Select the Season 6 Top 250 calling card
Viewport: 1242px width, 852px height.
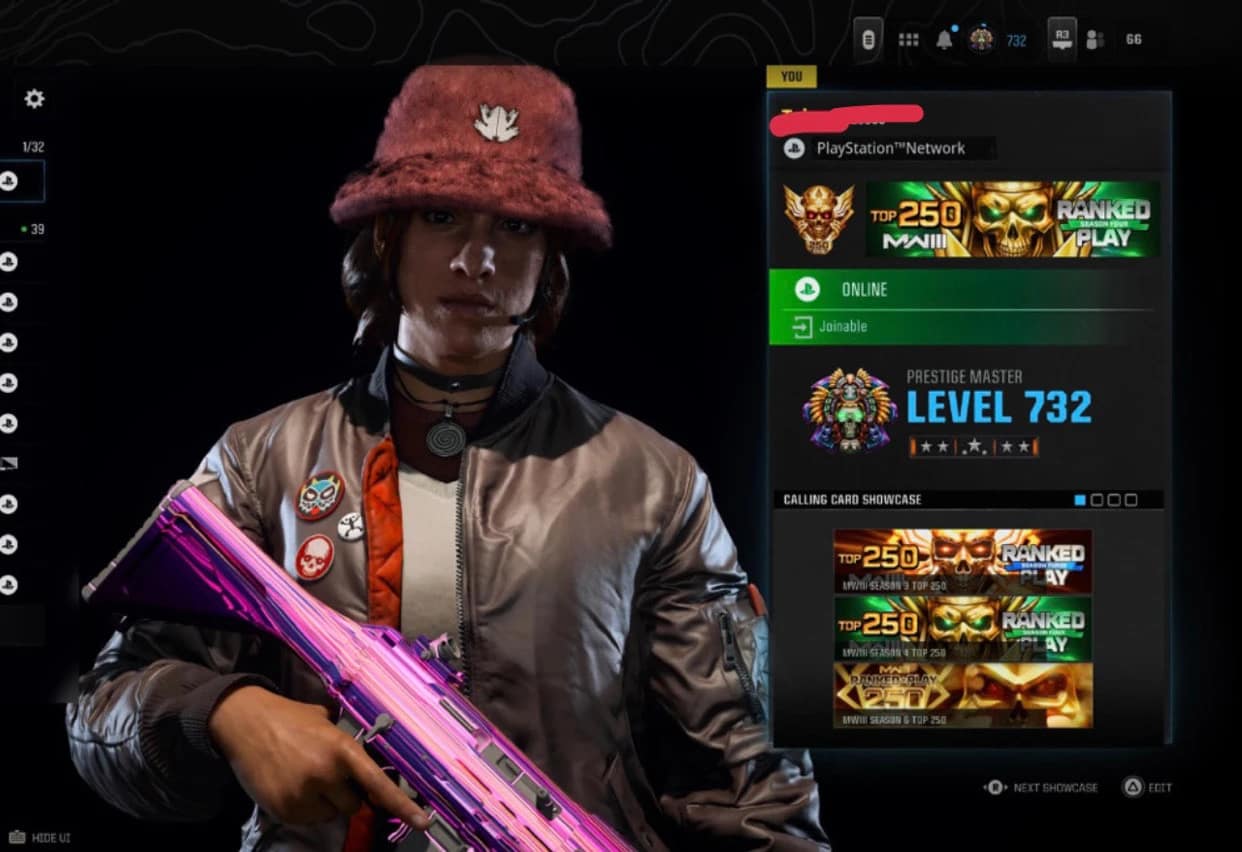coord(962,695)
